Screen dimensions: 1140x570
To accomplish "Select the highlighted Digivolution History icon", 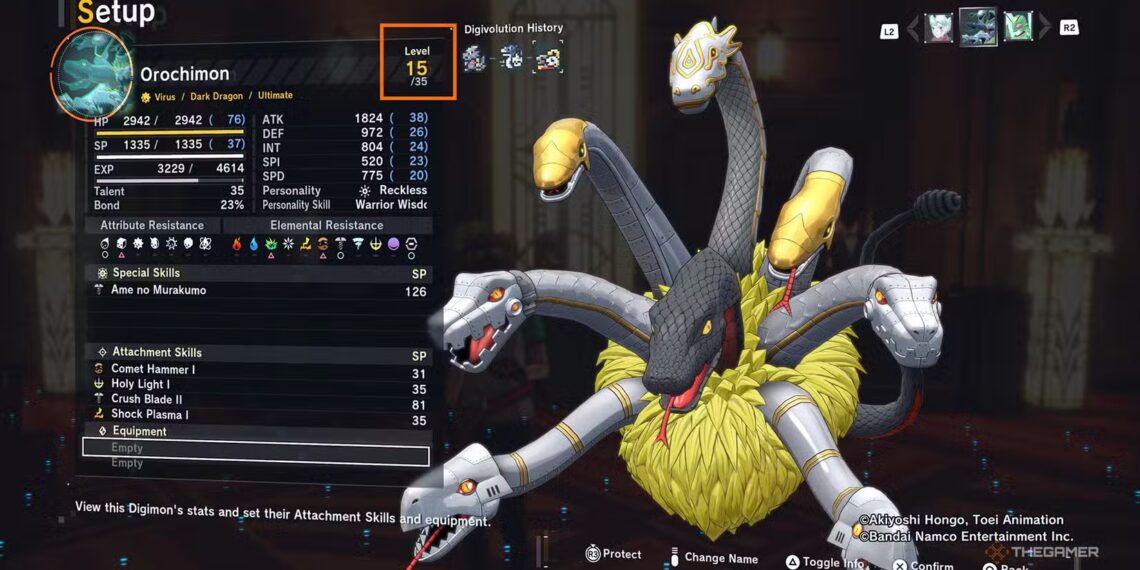I will [547, 58].
